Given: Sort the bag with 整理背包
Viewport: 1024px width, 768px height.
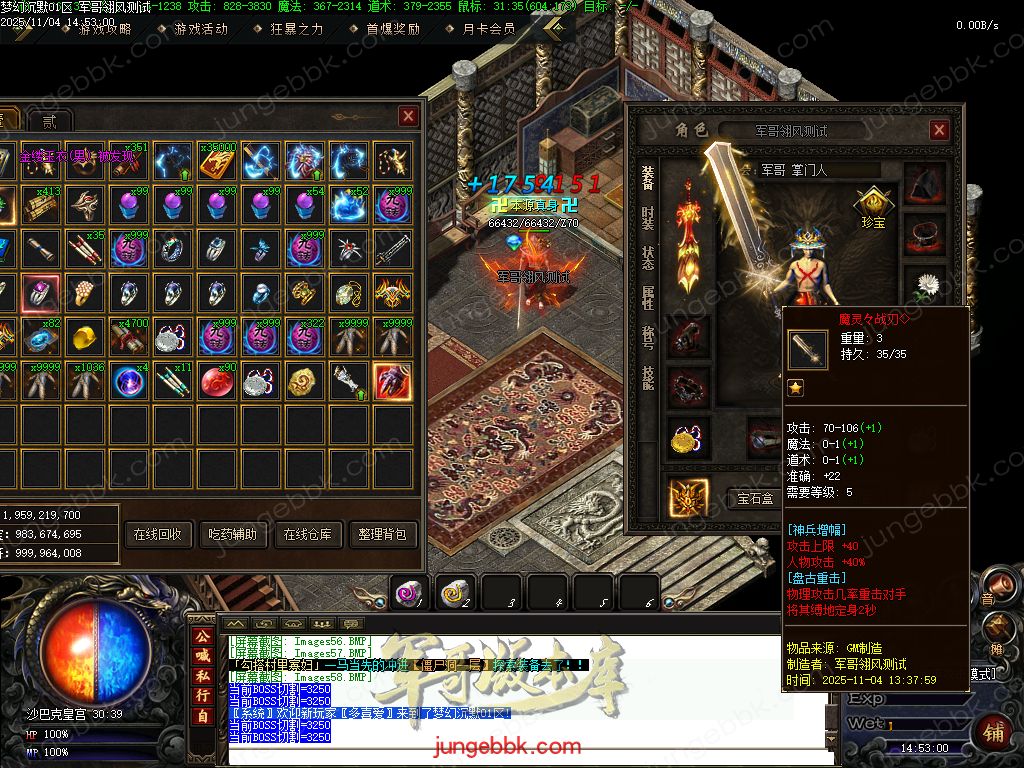Looking at the screenshot, I should point(381,534).
